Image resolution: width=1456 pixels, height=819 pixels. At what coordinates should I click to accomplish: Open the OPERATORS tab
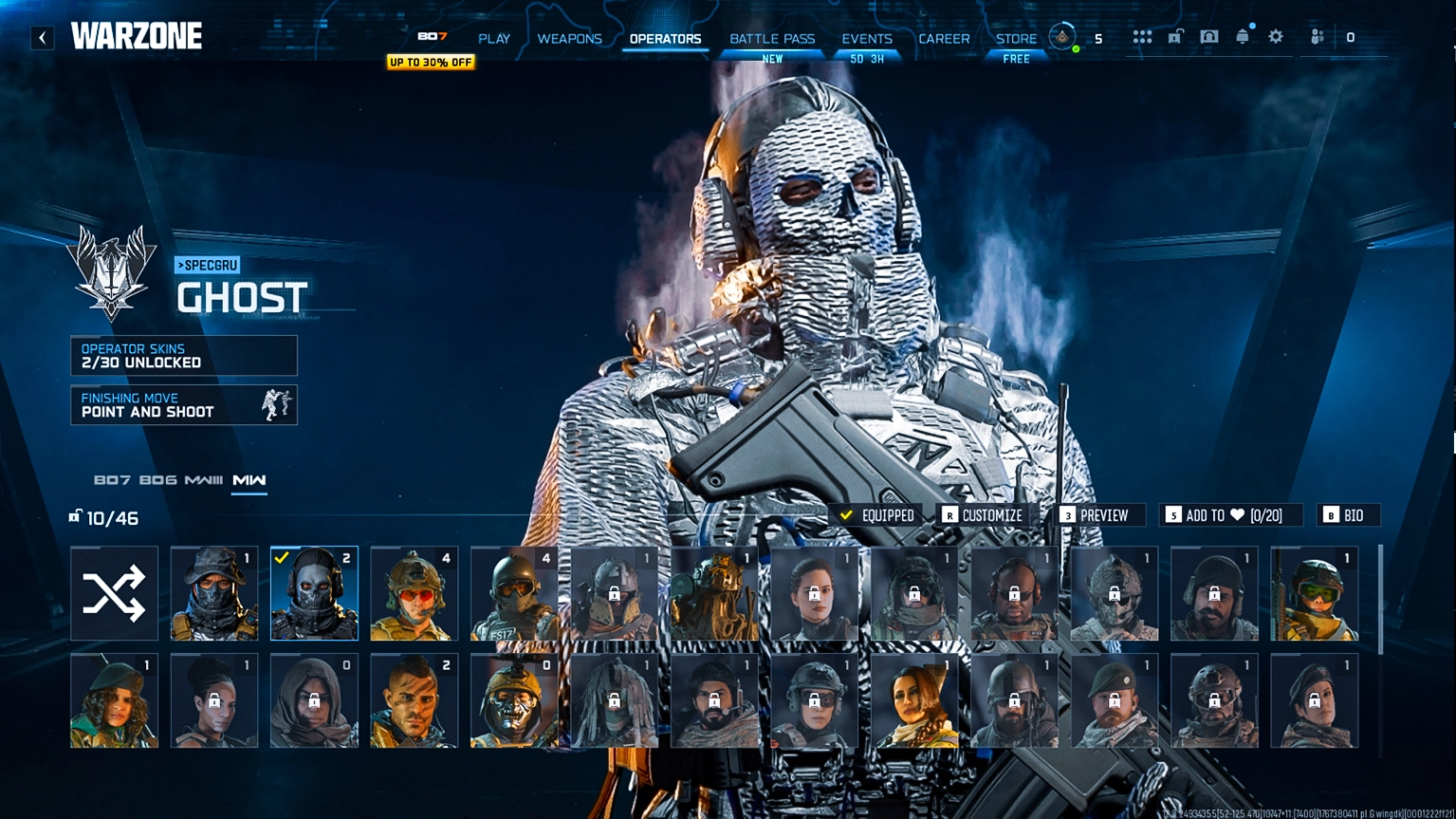tap(664, 39)
